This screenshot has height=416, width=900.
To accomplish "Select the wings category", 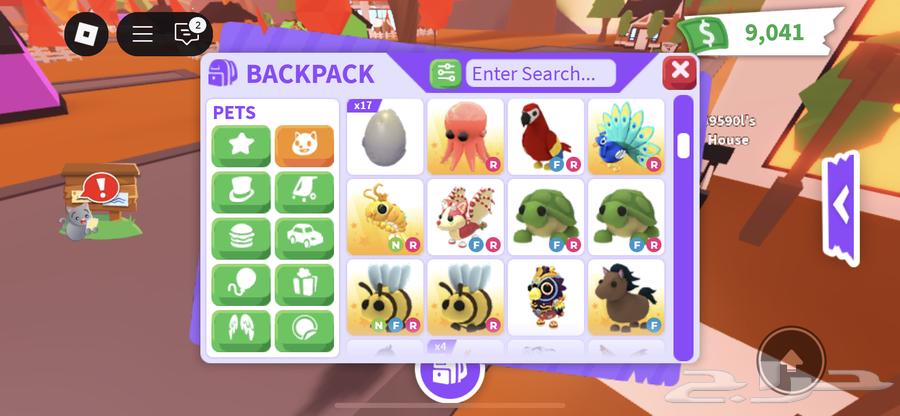I will [241, 330].
